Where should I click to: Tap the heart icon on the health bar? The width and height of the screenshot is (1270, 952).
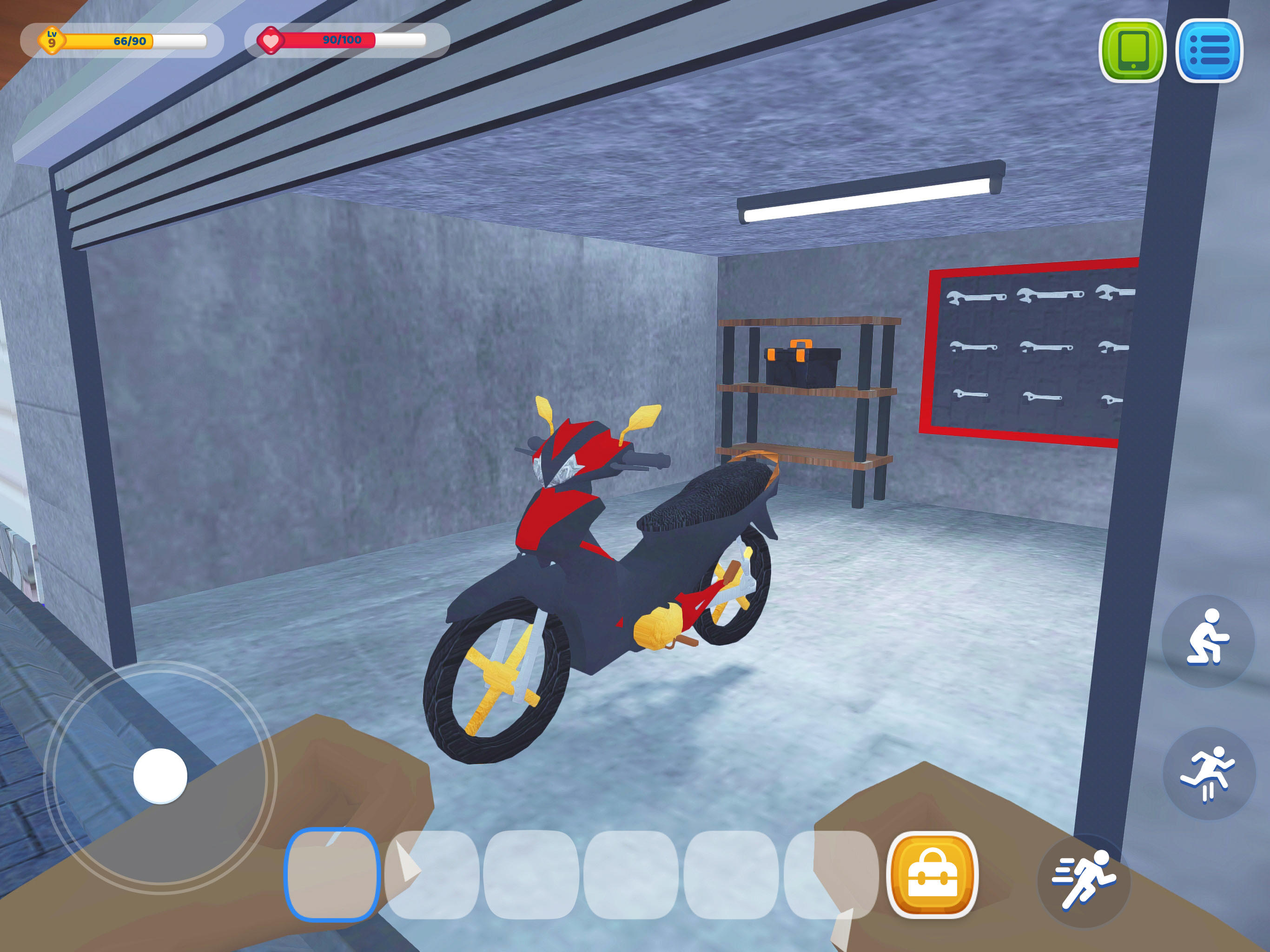[x=271, y=40]
